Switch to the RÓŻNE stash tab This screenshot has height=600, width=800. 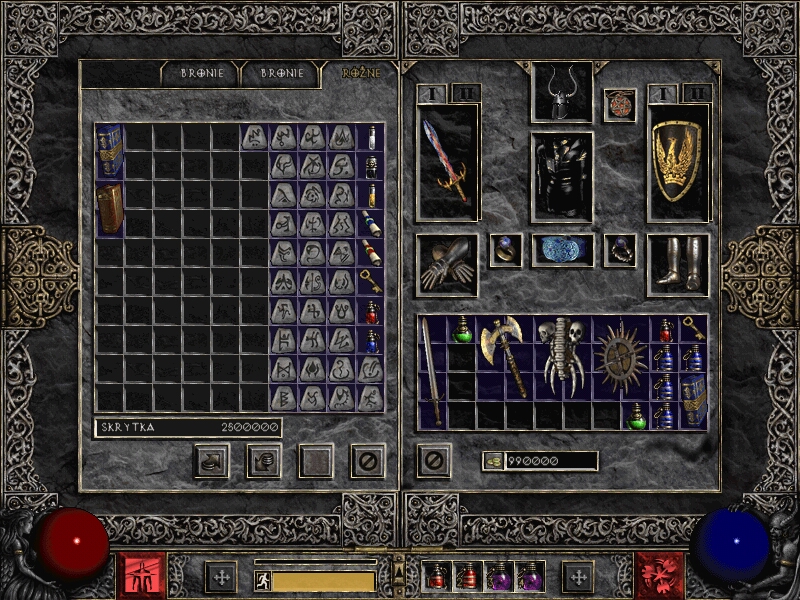[361, 73]
